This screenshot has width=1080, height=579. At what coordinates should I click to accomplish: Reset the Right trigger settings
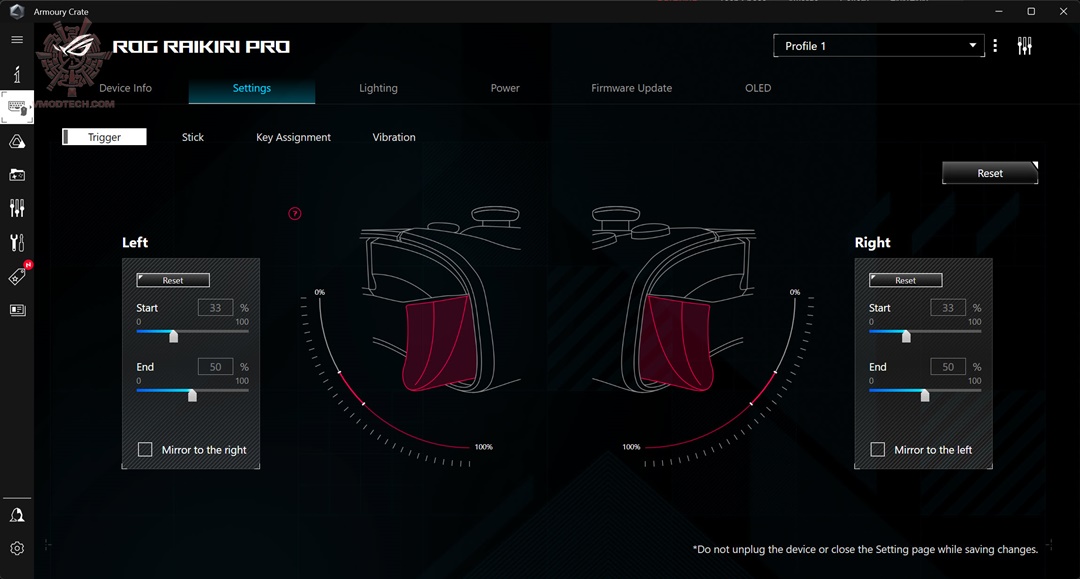coord(906,281)
